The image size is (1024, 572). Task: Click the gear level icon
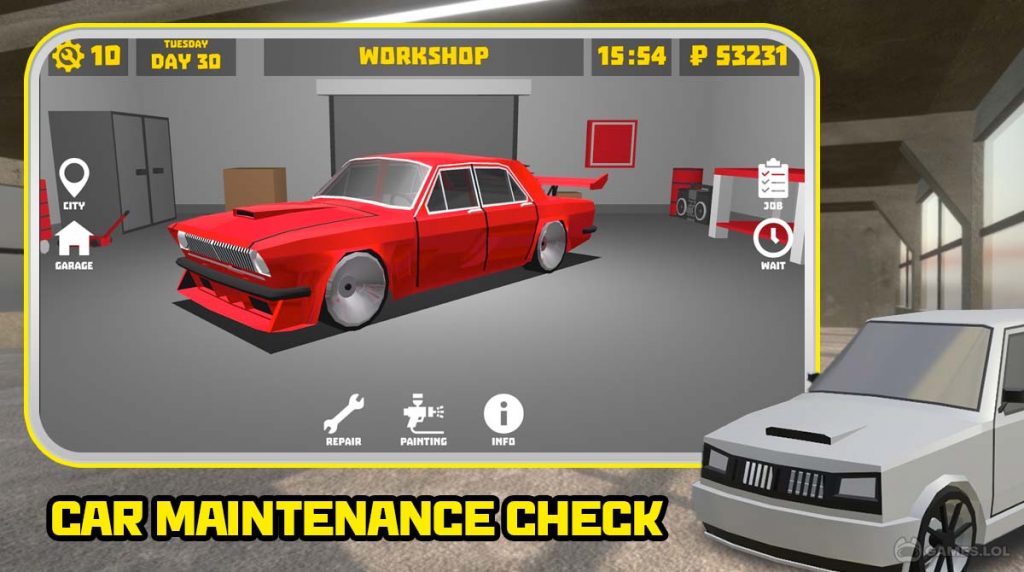click(70, 55)
